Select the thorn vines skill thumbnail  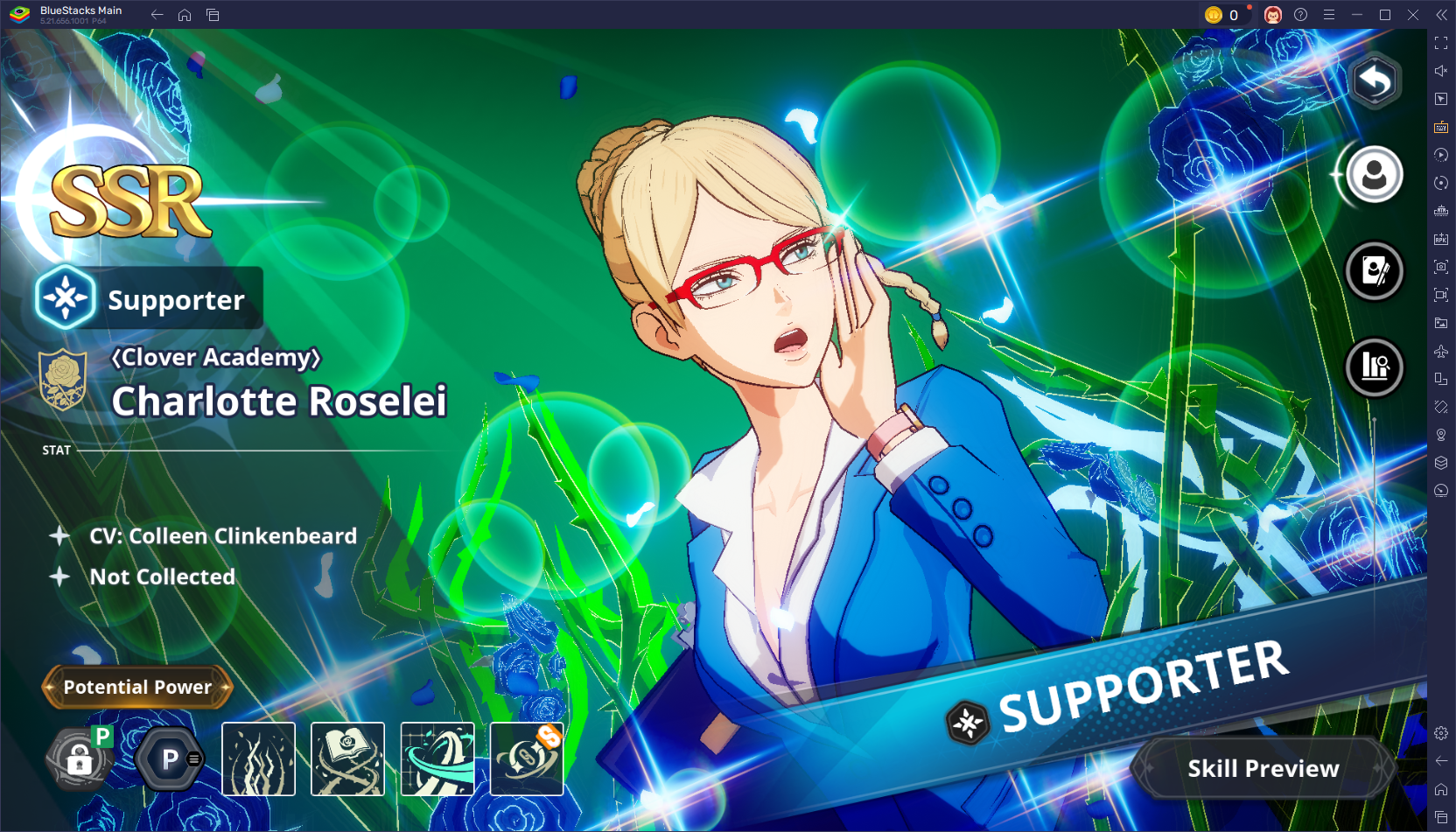[x=259, y=758]
